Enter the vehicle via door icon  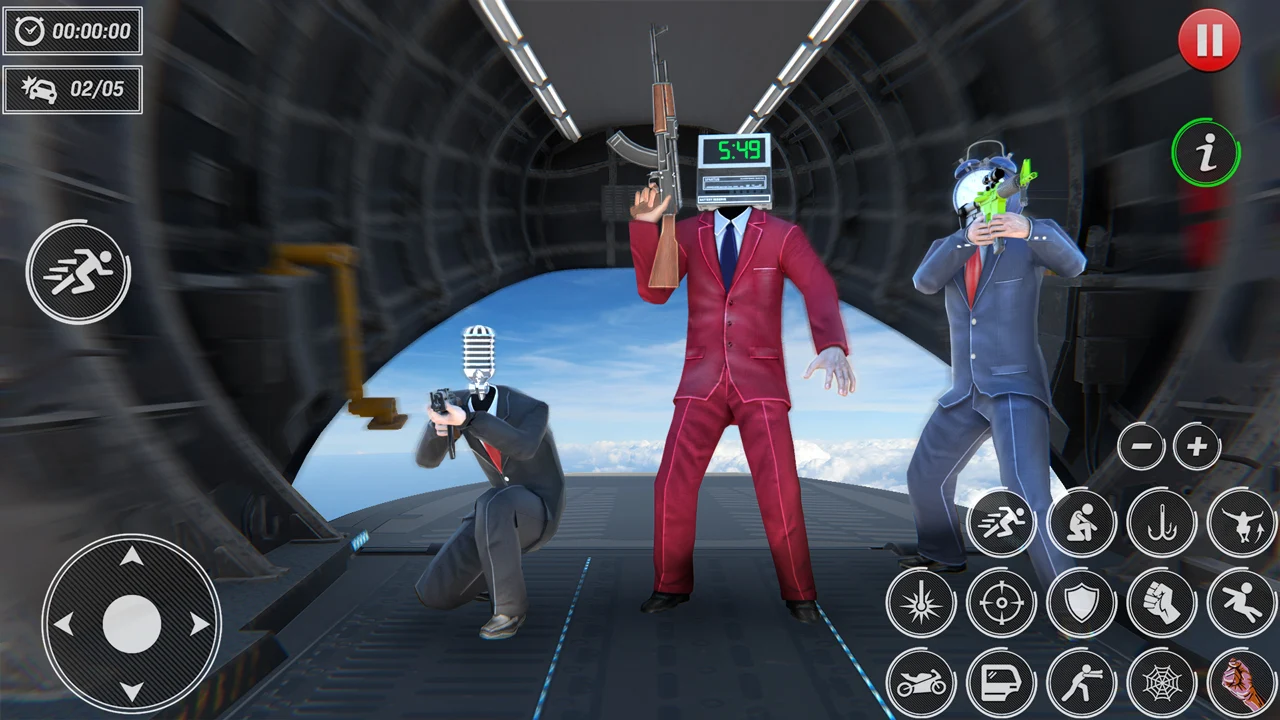click(1001, 683)
